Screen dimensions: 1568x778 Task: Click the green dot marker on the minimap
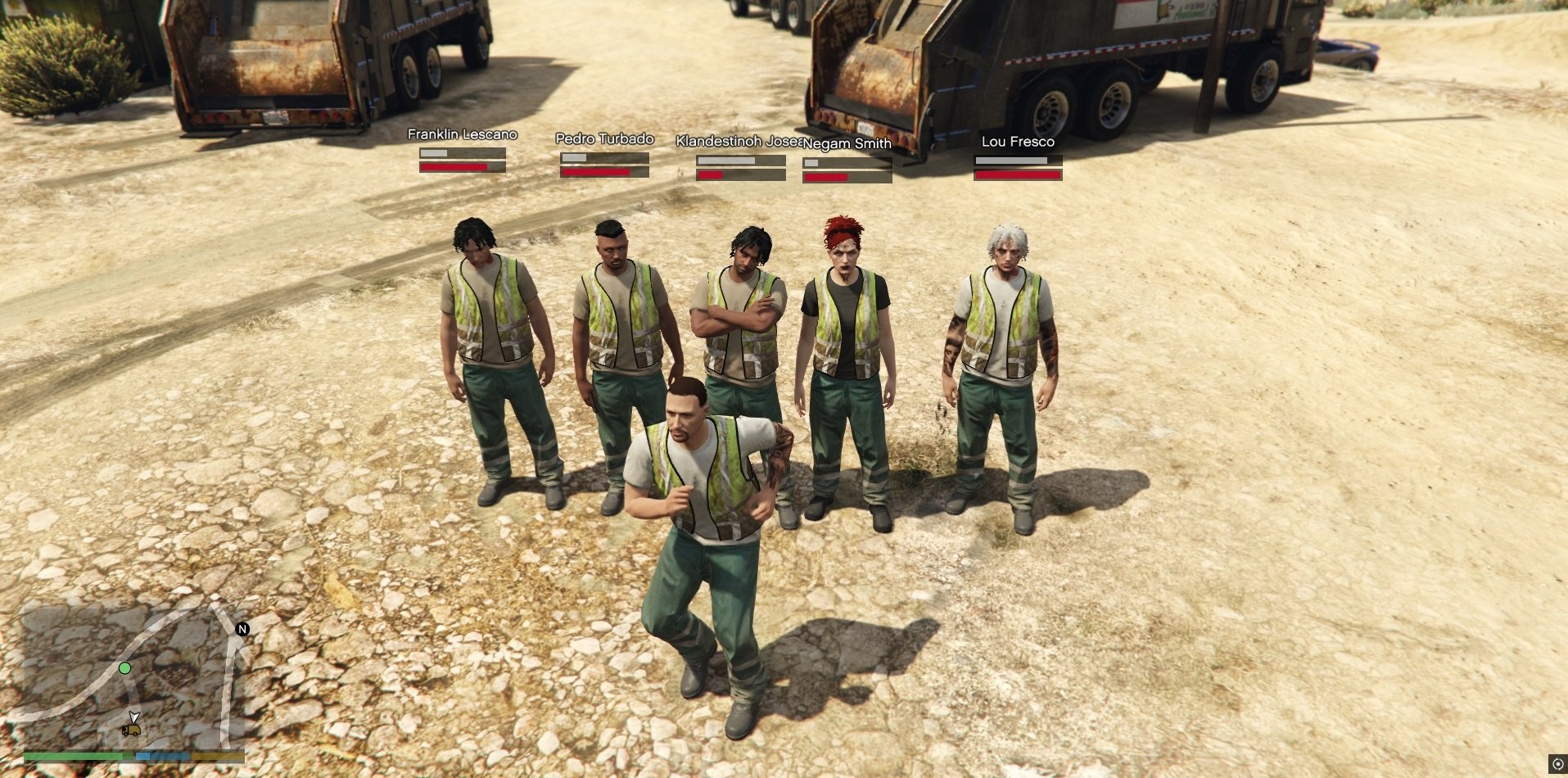(x=124, y=668)
